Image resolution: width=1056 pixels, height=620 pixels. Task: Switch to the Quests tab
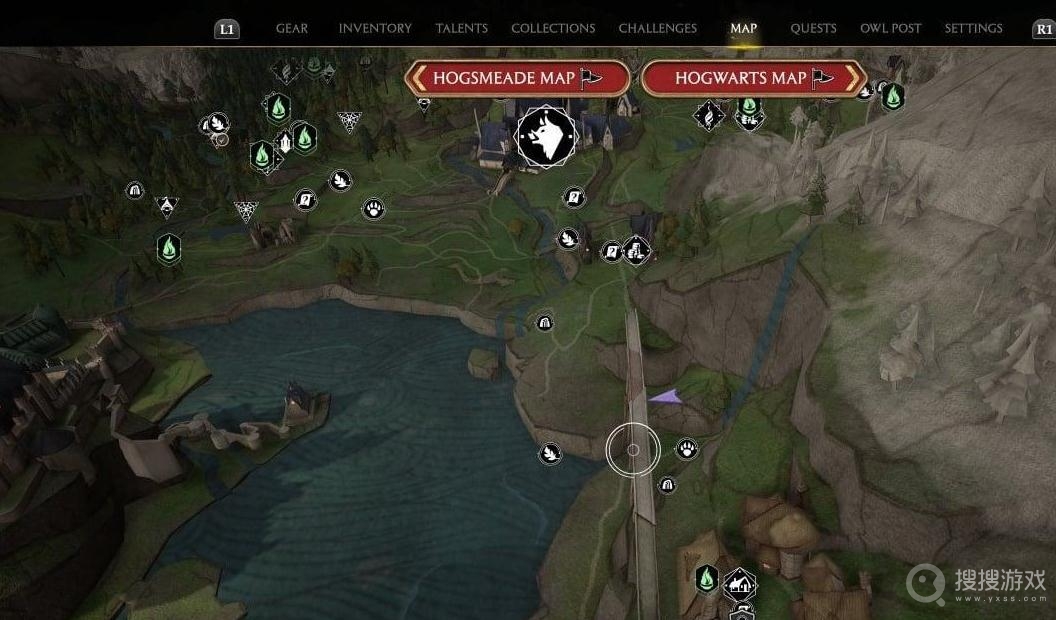click(813, 28)
